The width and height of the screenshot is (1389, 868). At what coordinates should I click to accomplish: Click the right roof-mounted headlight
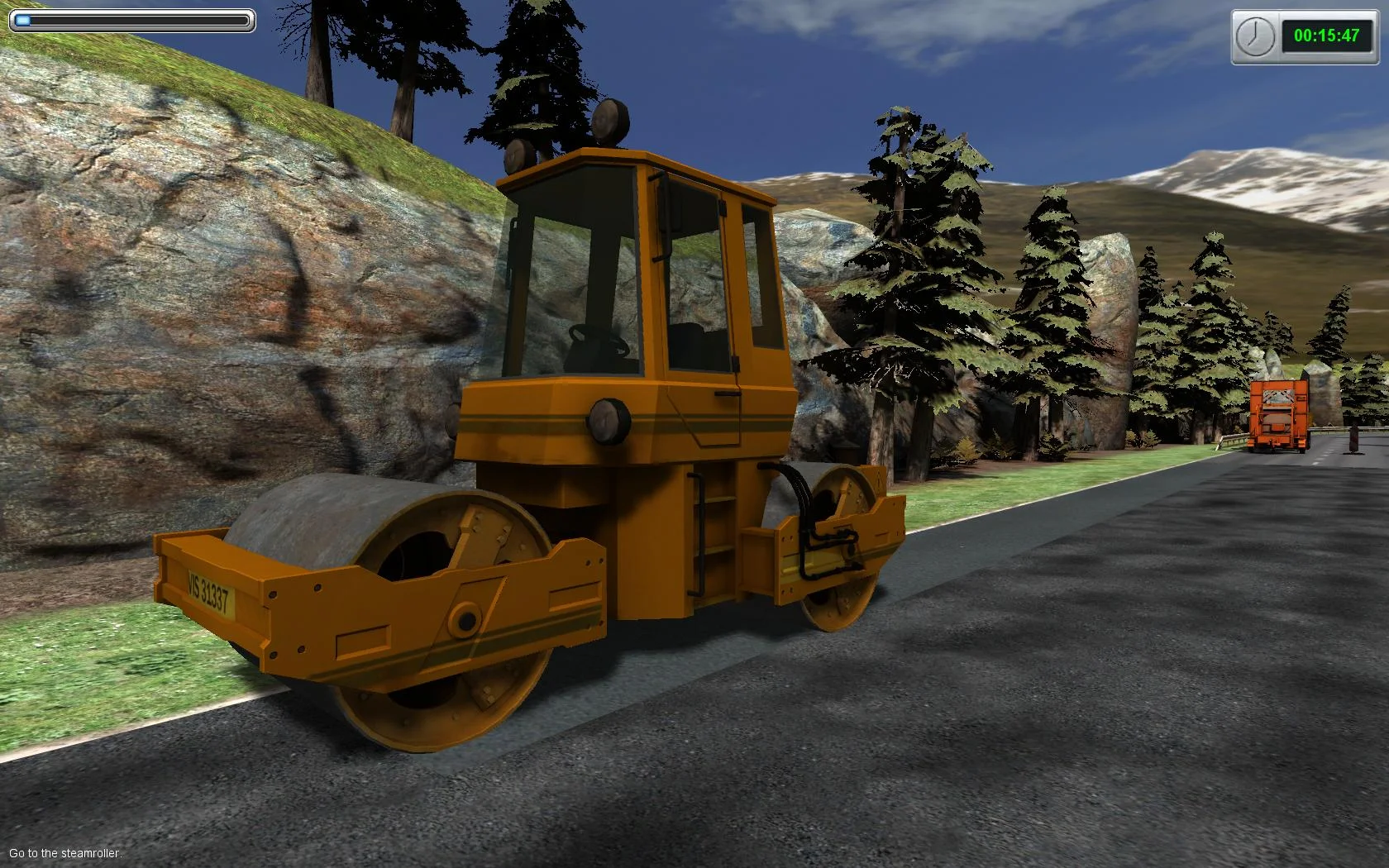tap(609, 121)
